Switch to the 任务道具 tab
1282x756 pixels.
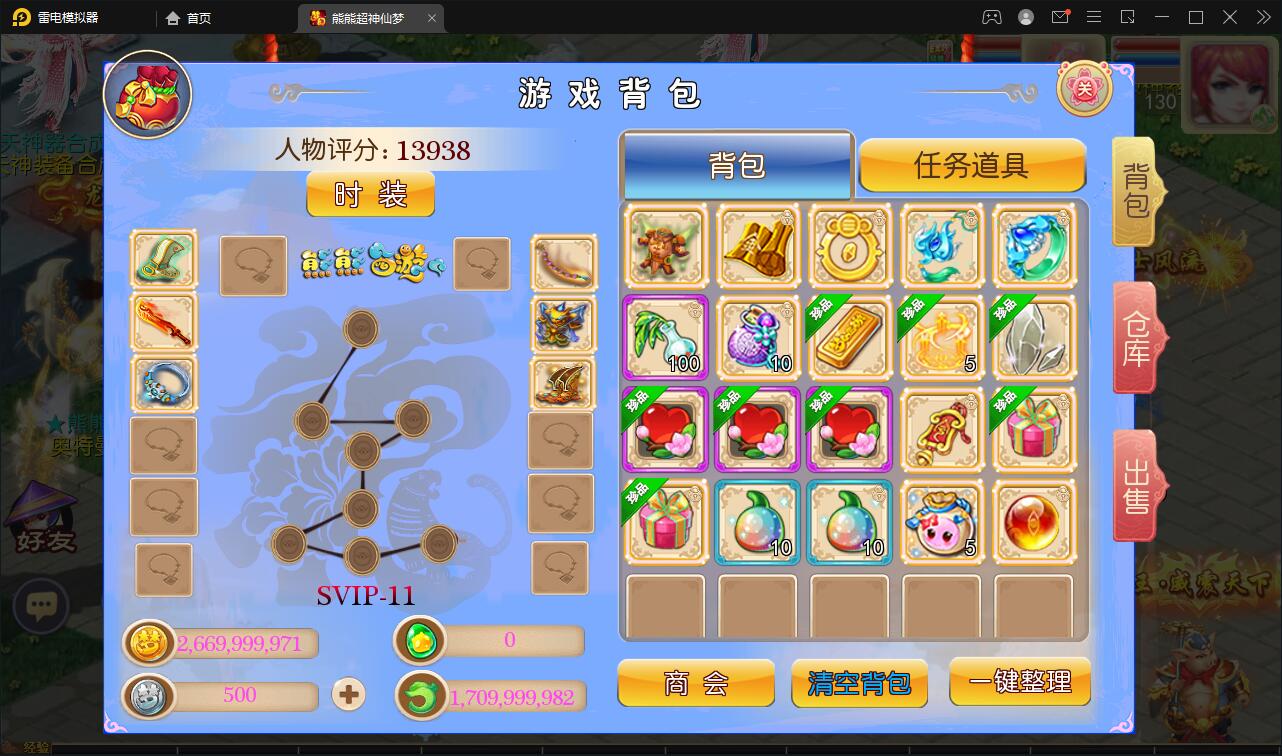971,163
